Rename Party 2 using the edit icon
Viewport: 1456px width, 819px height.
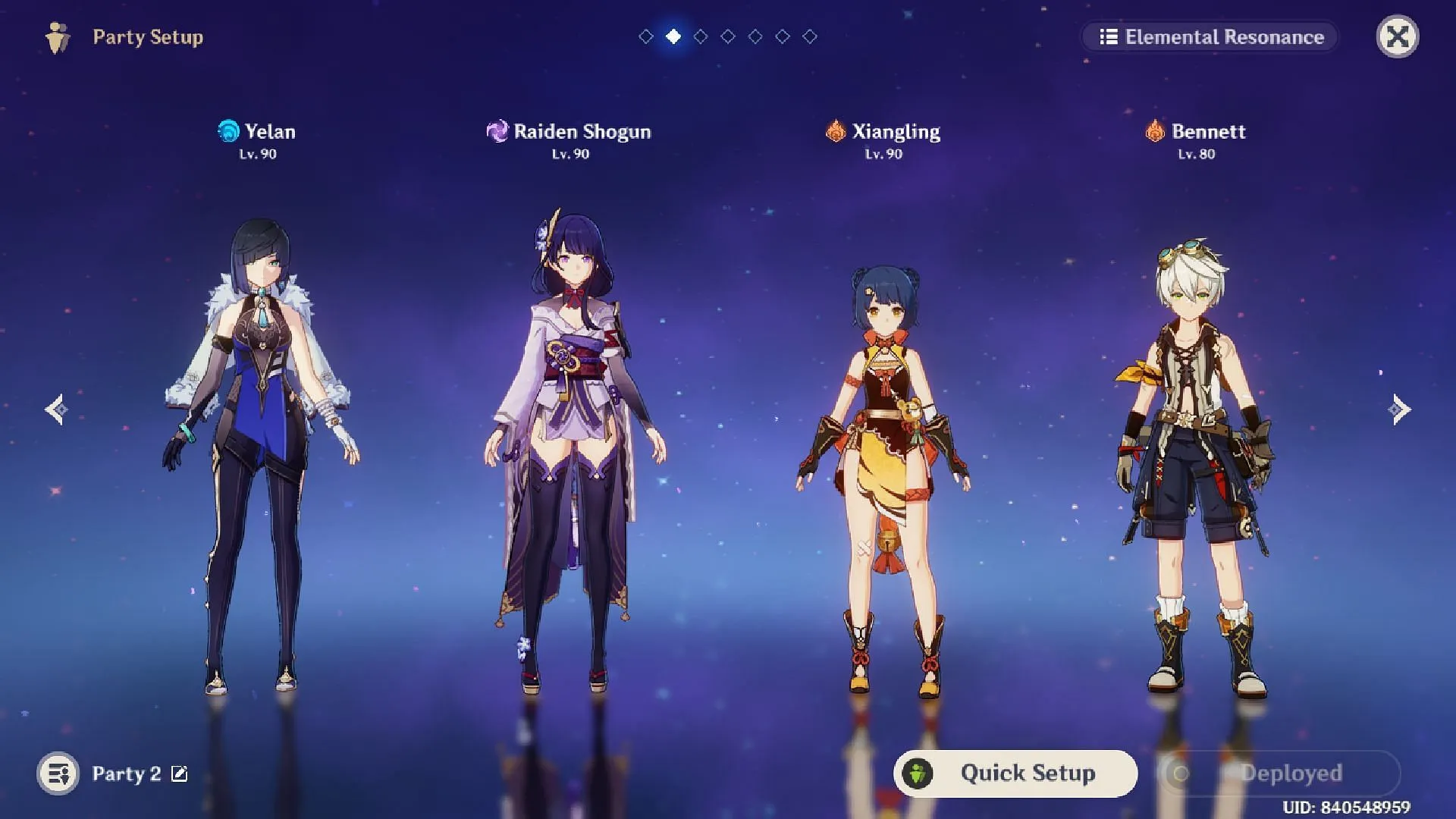pos(180,773)
